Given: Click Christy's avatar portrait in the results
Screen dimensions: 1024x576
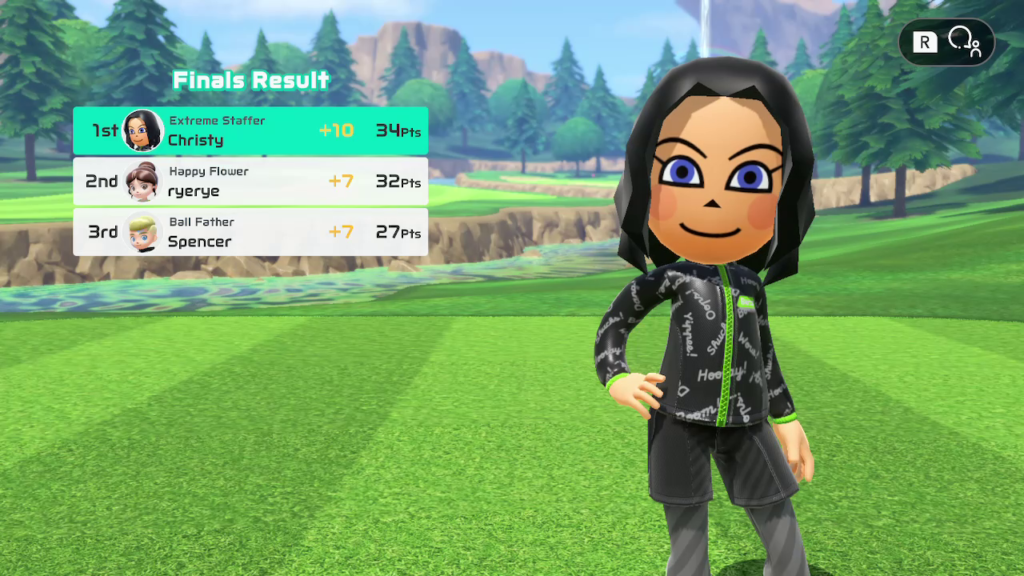Looking at the screenshot, I should pyautogui.click(x=143, y=131).
